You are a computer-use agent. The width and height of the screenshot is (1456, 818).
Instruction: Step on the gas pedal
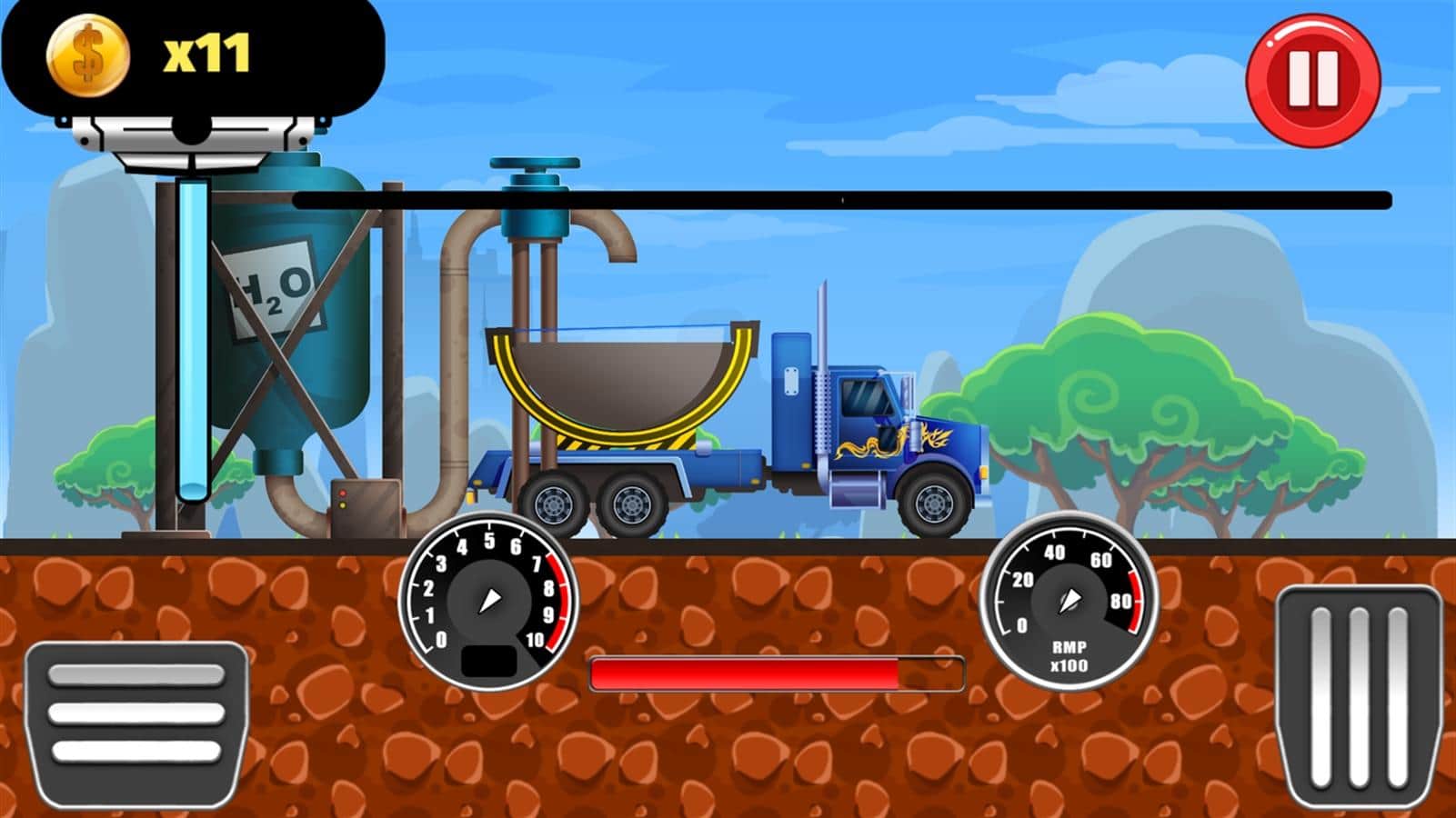point(1358,700)
